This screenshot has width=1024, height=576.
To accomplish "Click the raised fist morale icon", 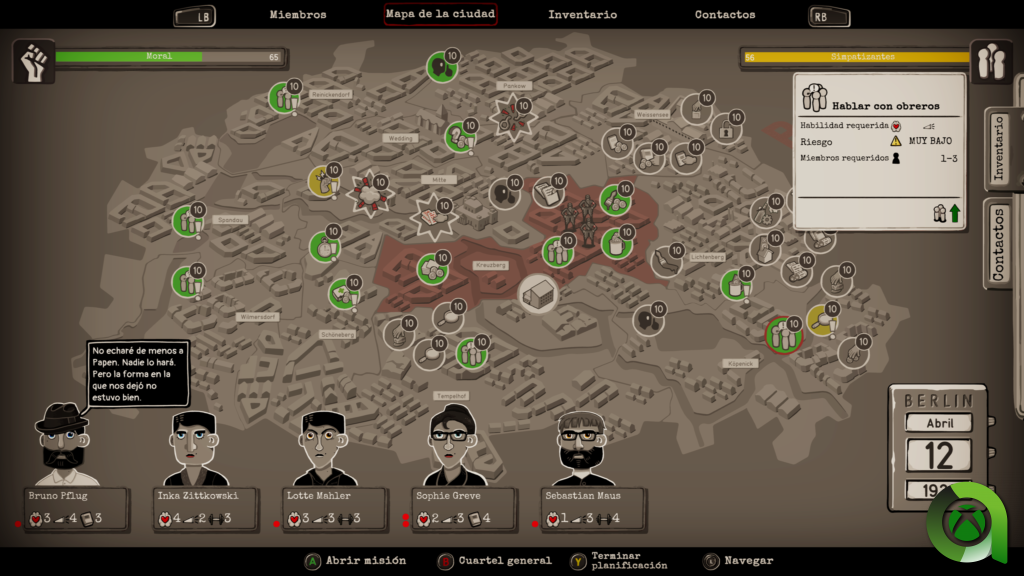I will coord(33,62).
